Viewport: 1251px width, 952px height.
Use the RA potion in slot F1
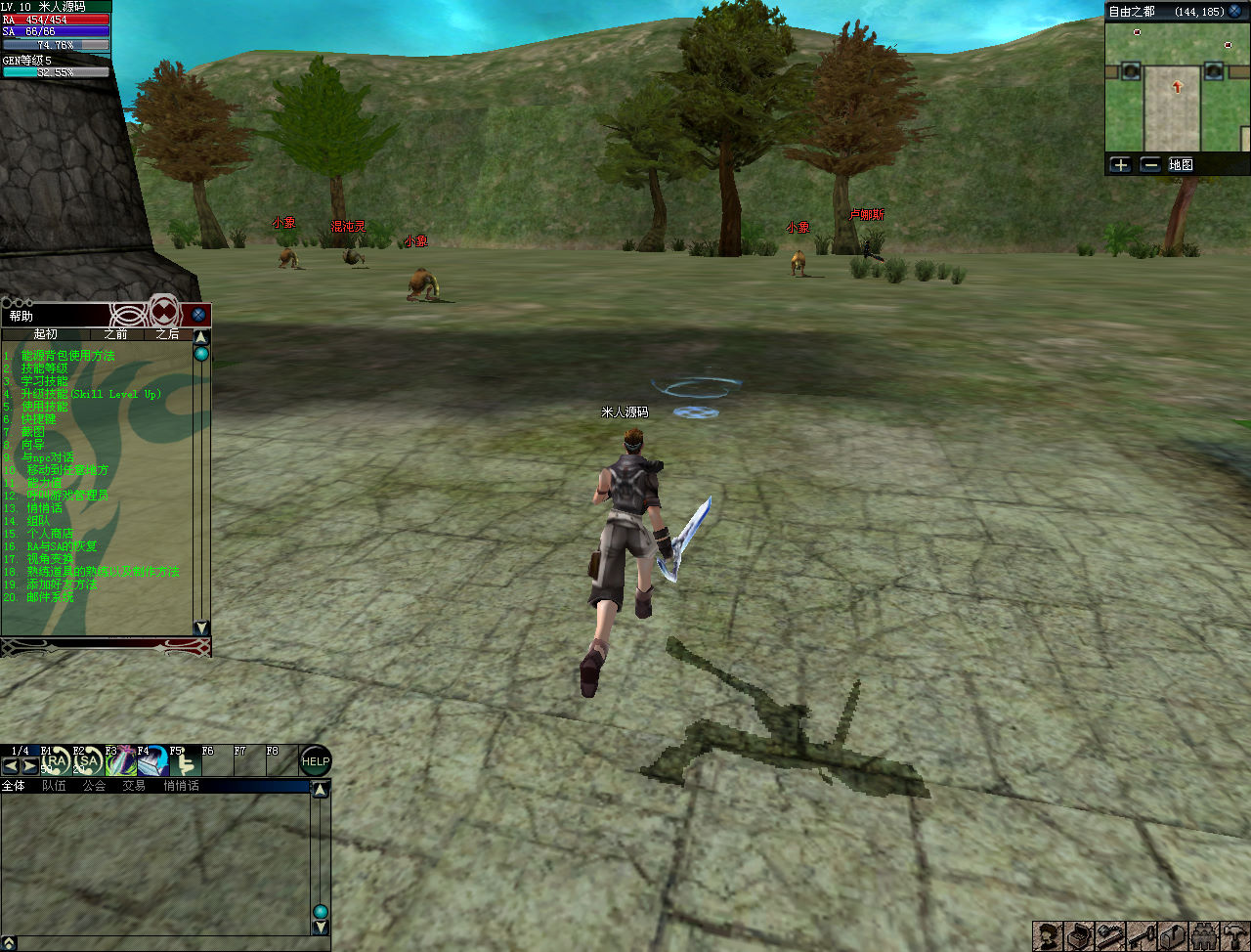(x=57, y=761)
